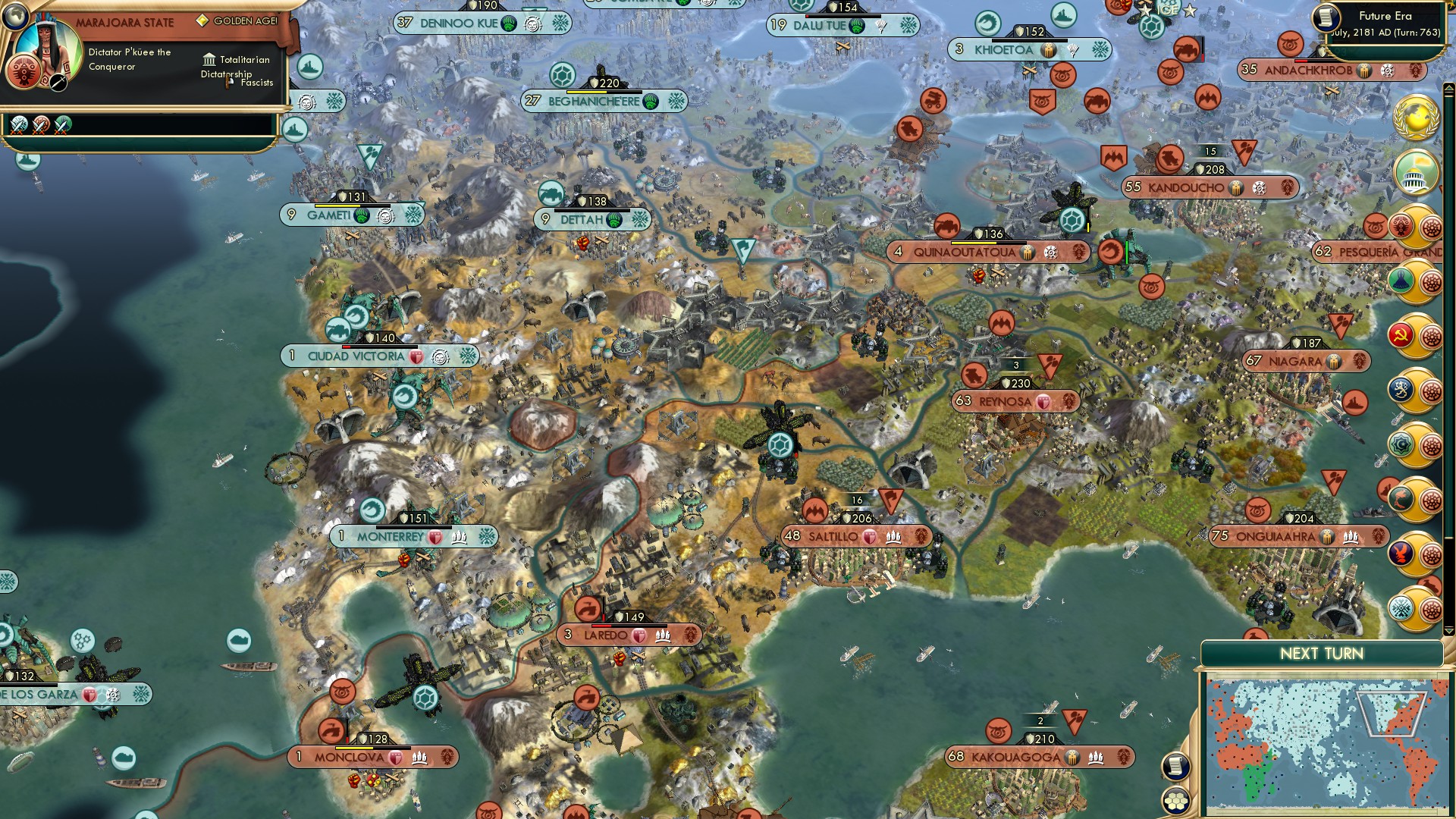
Task: Click a unit icon below the leader panel
Action: 20,127
